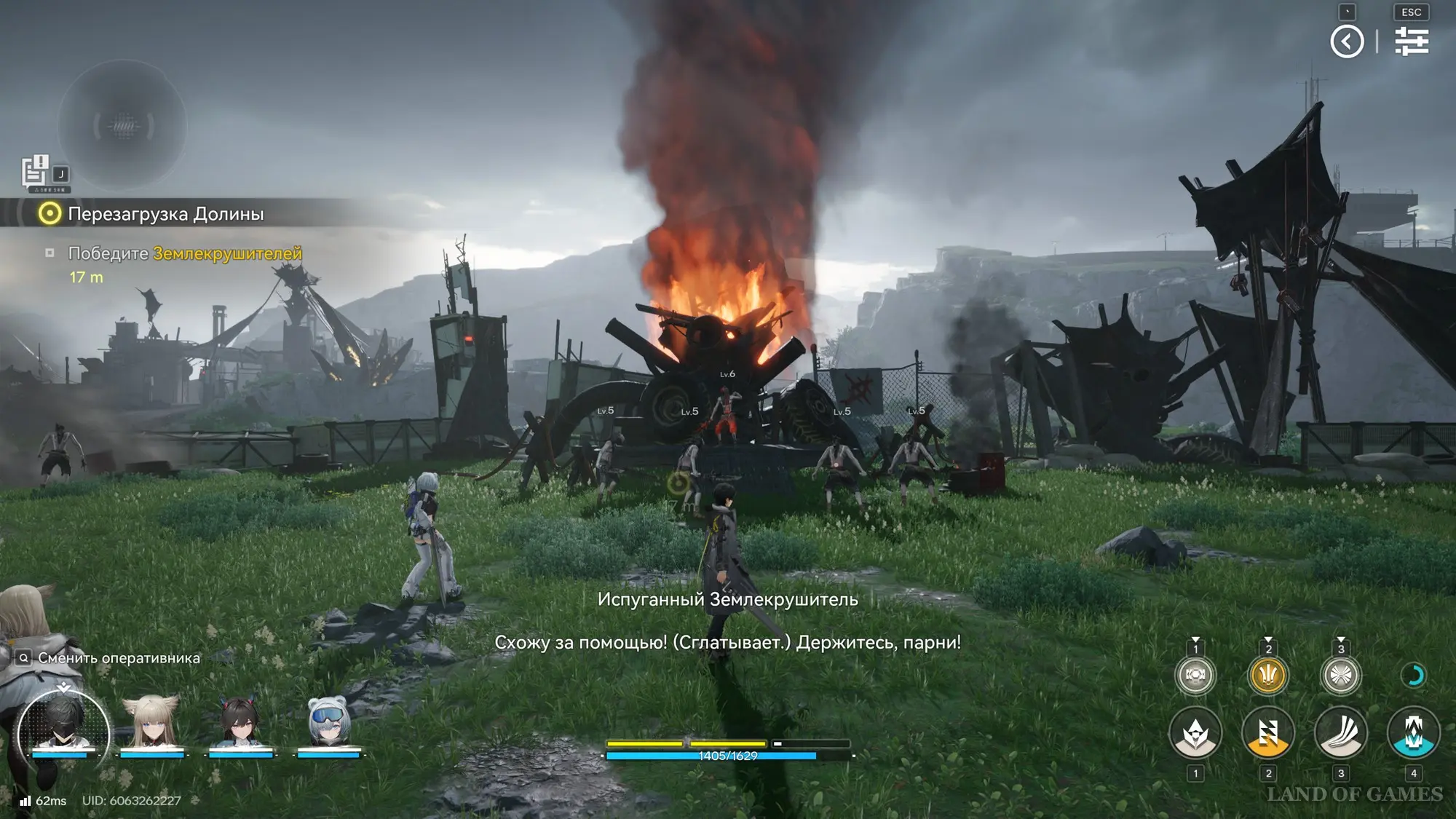Switch to the blonde fox-eared operator
The width and height of the screenshot is (1456, 819).
coord(151,724)
